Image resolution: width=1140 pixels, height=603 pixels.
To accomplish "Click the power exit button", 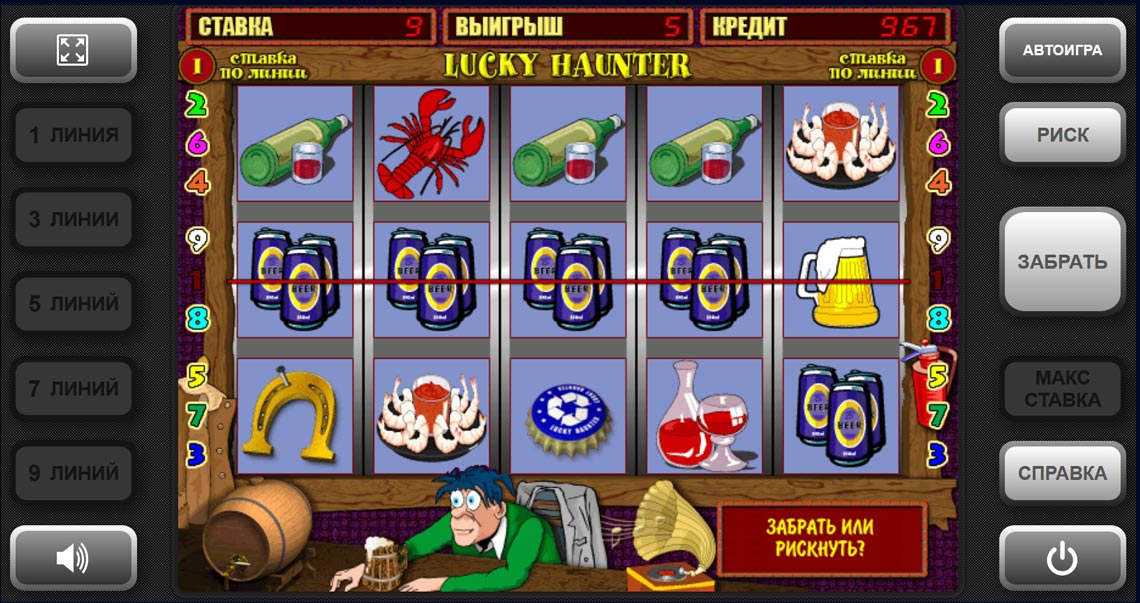I will point(1062,557).
